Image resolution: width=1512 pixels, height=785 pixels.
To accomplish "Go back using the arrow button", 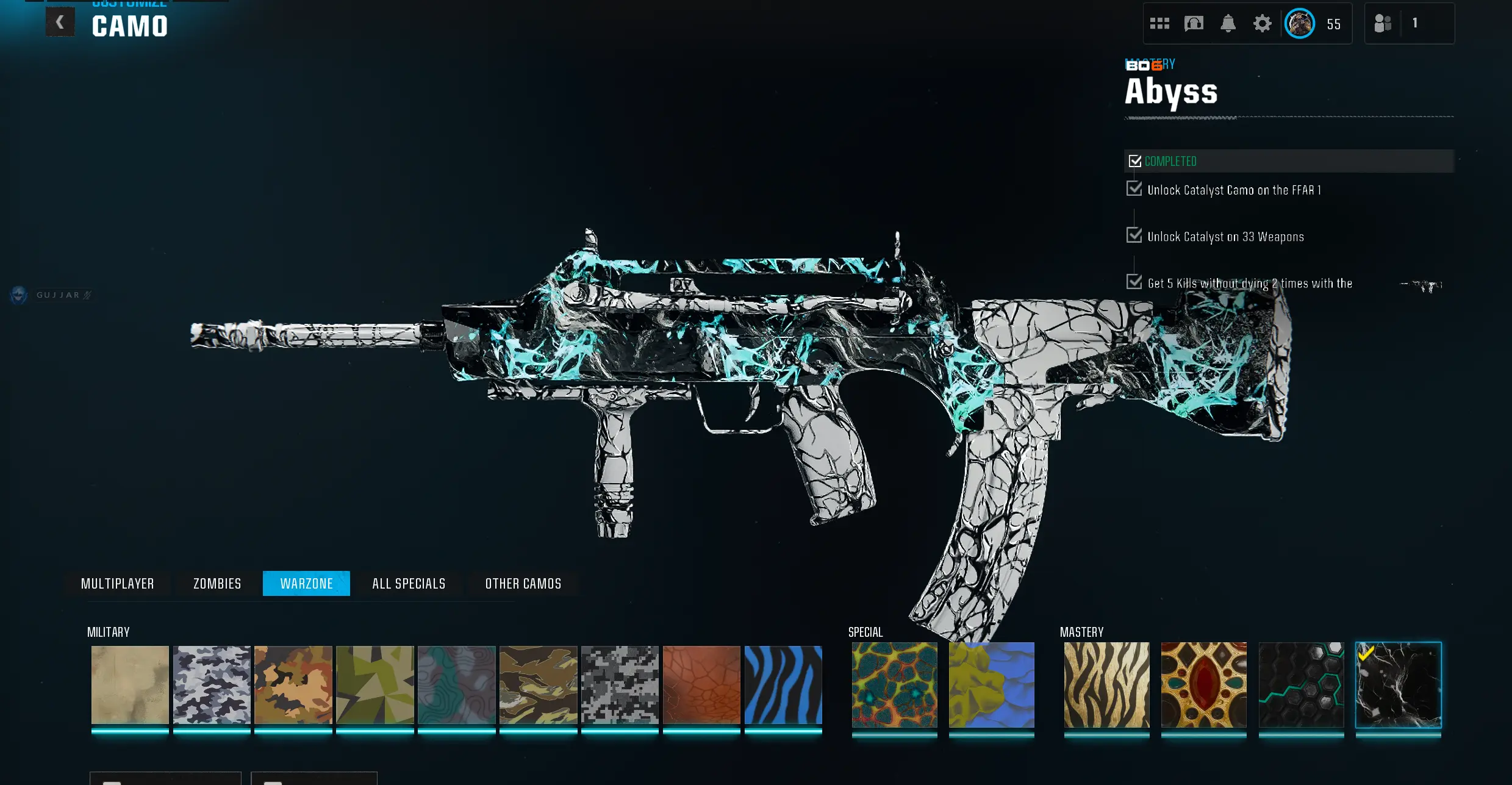I will coord(60,23).
